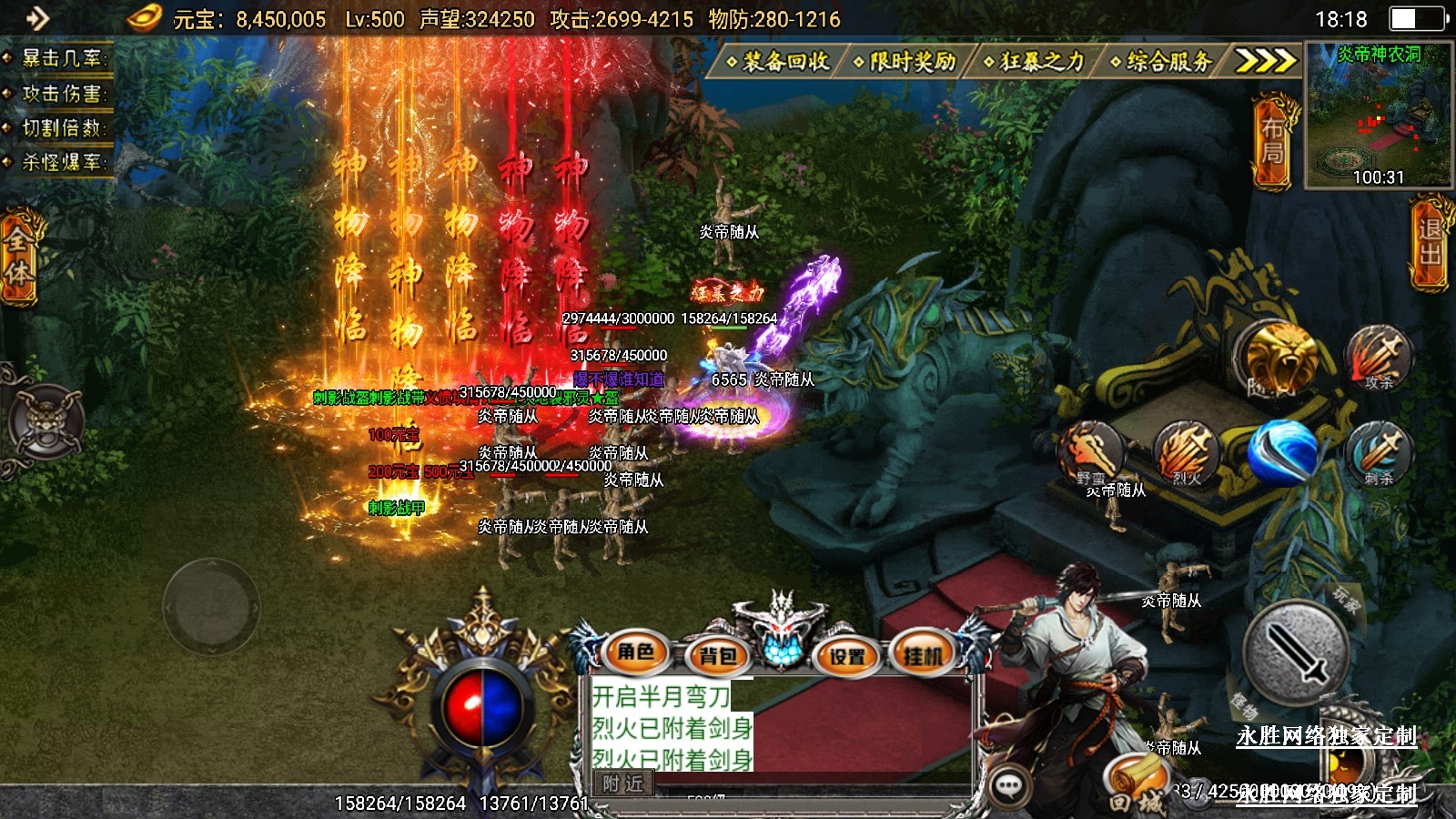Open the 角色 character panel
Screen dimensions: 1456x819
[x=636, y=652]
